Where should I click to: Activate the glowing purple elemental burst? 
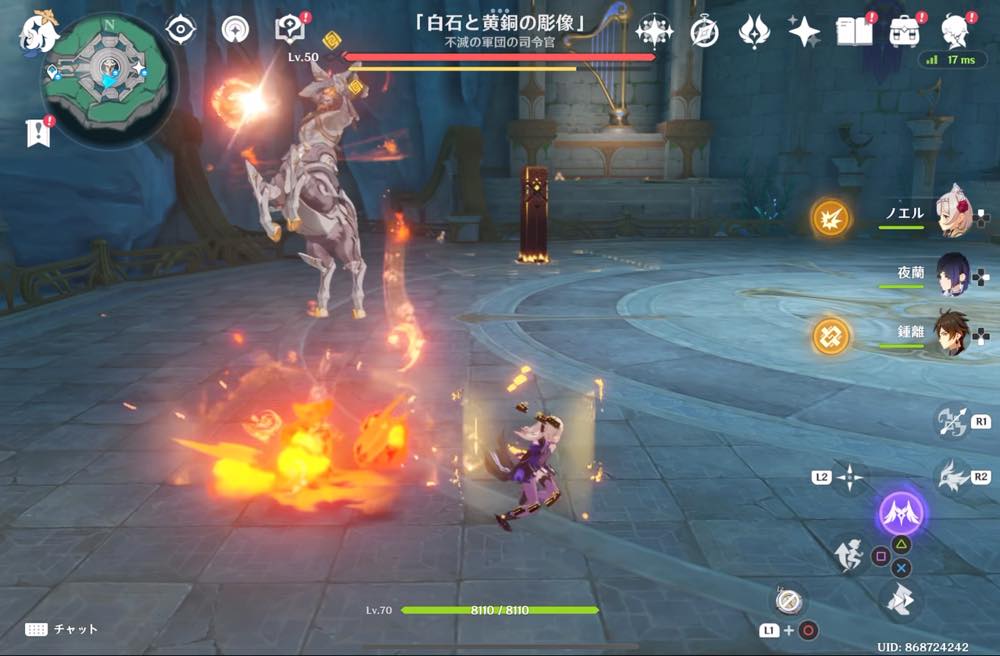[x=903, y=514]
